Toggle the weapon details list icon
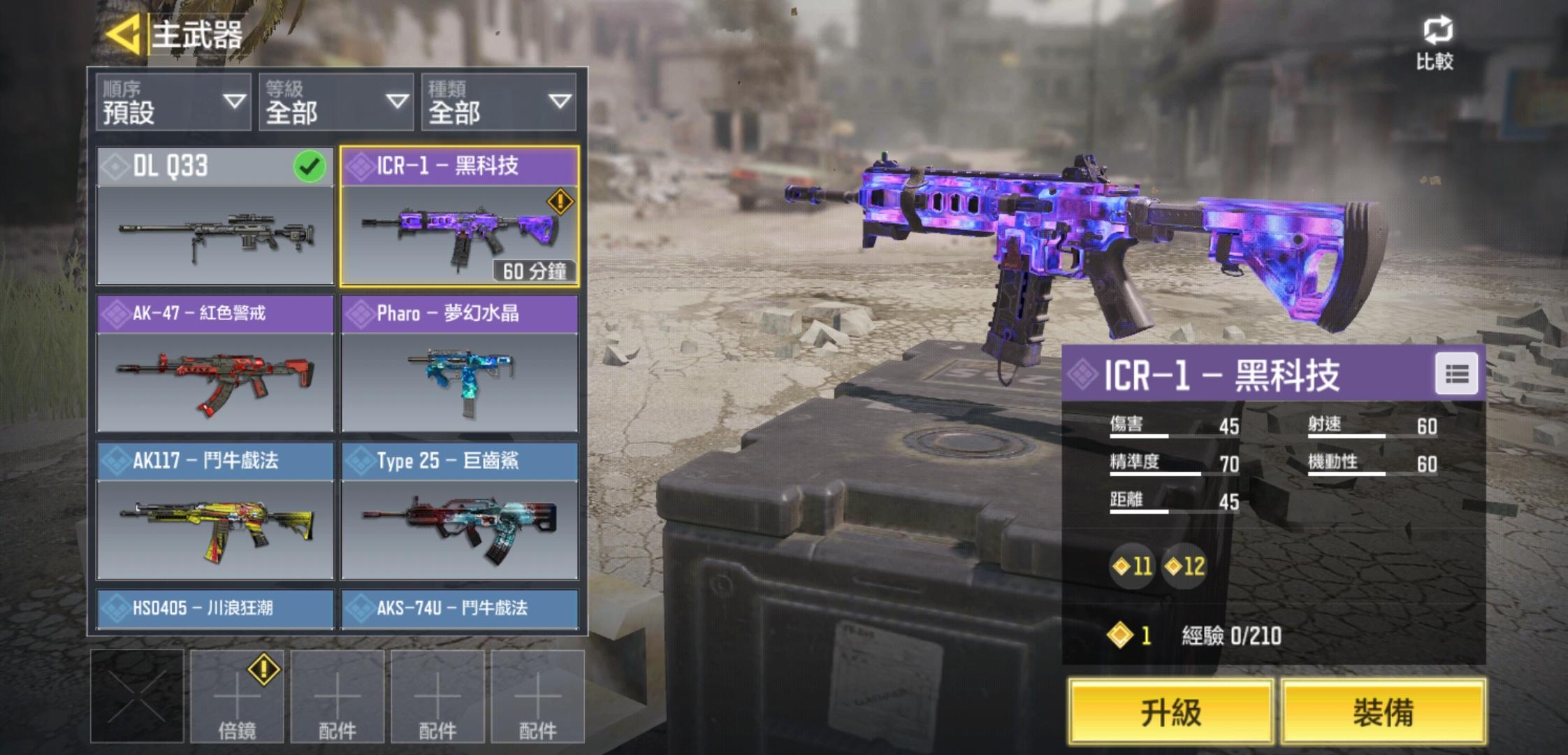This screenshot has width=1568, height=755. [1456, 374]
